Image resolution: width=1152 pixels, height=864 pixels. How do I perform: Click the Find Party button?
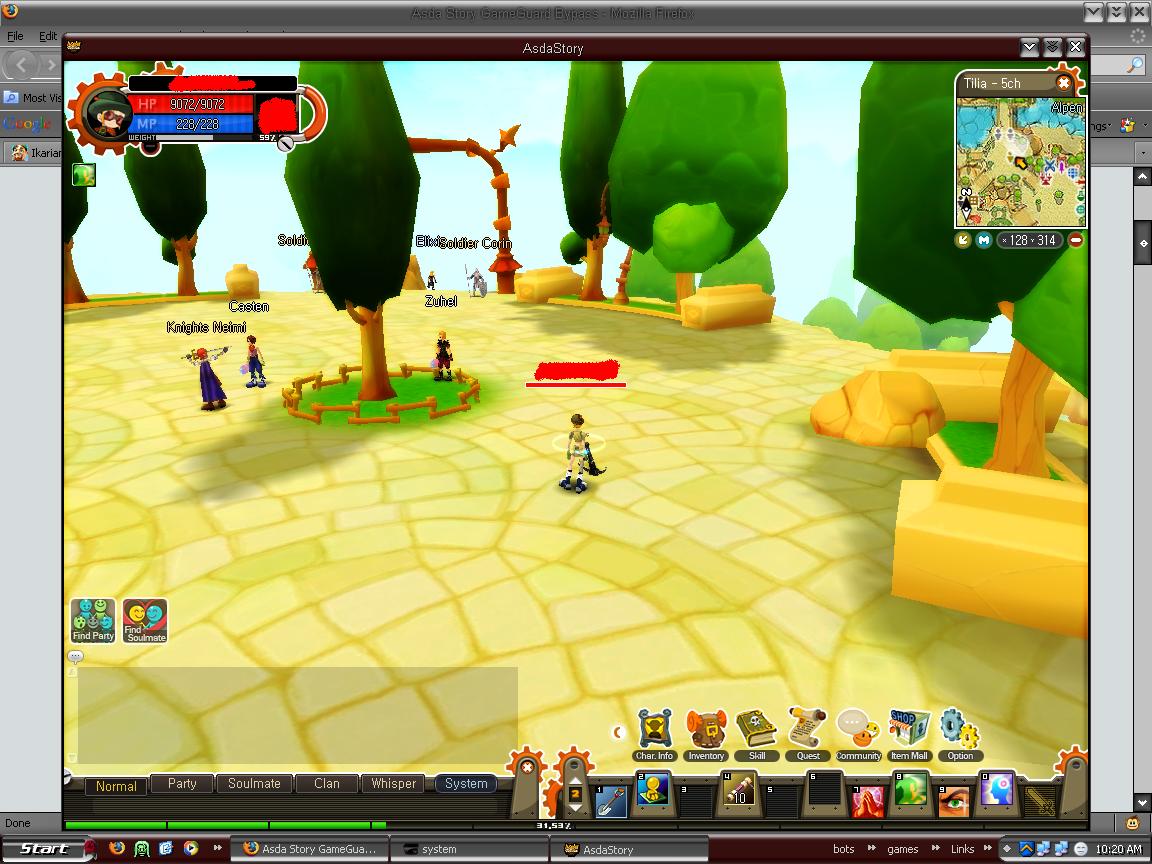coord(93,620)
